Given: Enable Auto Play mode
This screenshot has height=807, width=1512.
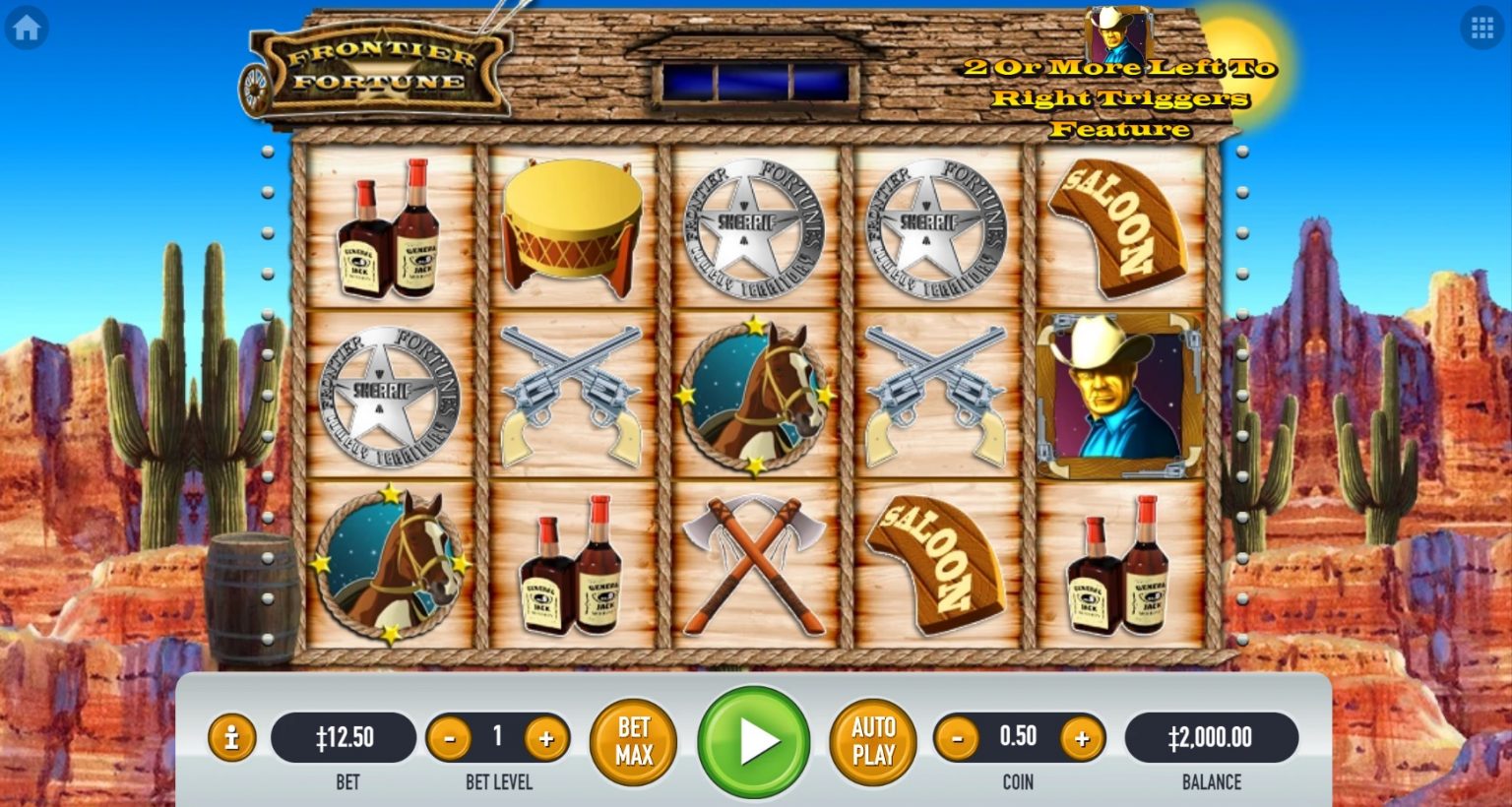Looking at the screenshot, I should (x=870, y=741).
